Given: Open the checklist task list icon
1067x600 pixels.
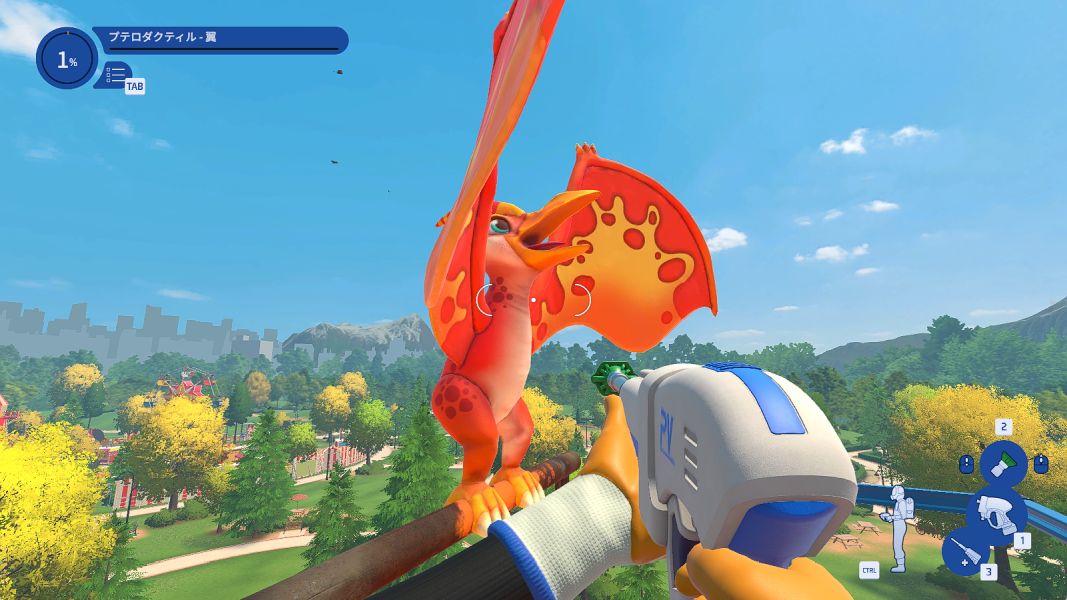Looking at the screenshot, I should [115, 74].
